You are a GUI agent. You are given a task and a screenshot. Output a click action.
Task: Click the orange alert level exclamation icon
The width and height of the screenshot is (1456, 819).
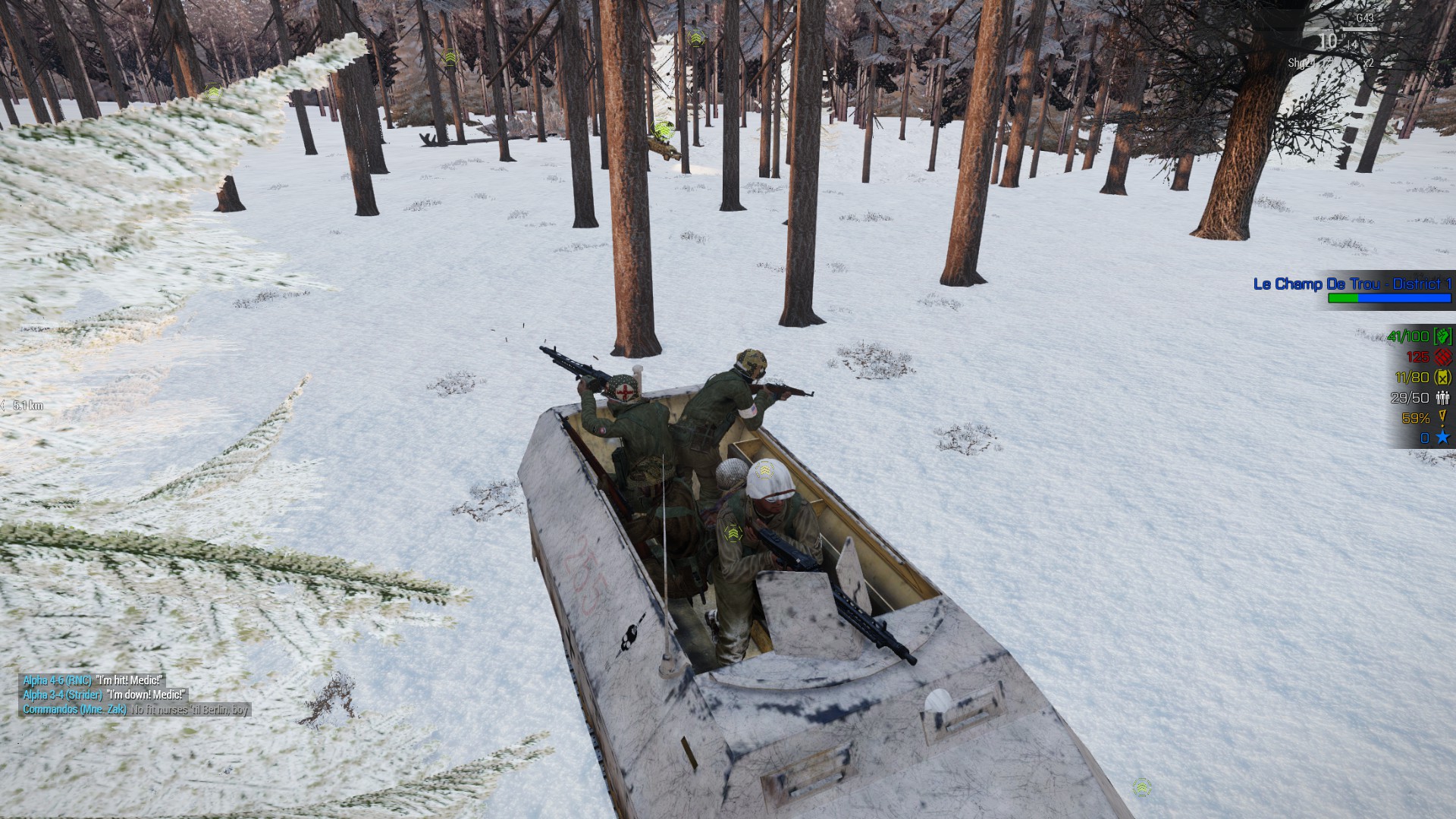tap(1442, 418)
